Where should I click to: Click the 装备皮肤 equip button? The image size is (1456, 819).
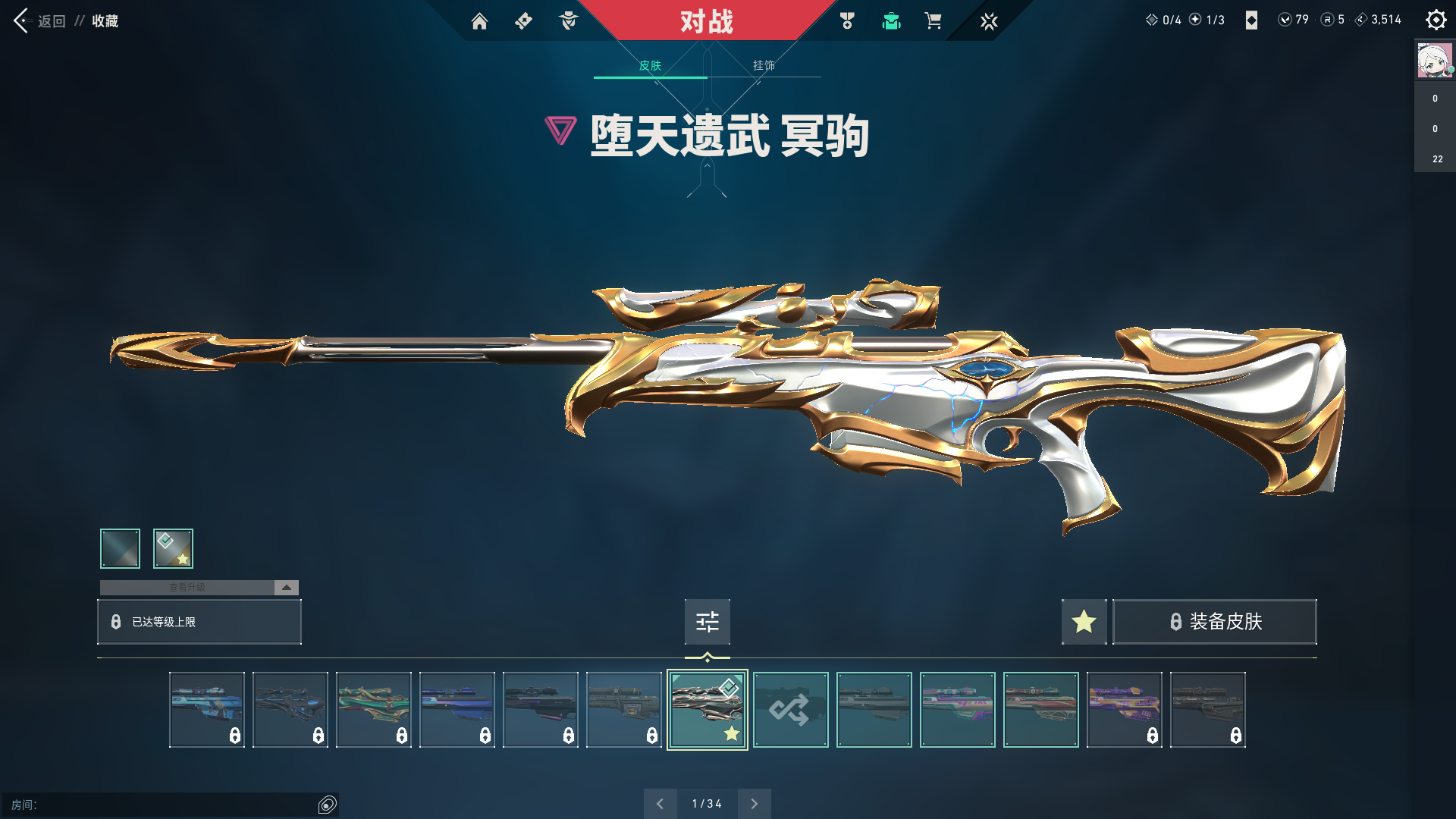click(x=1214, y=622)
